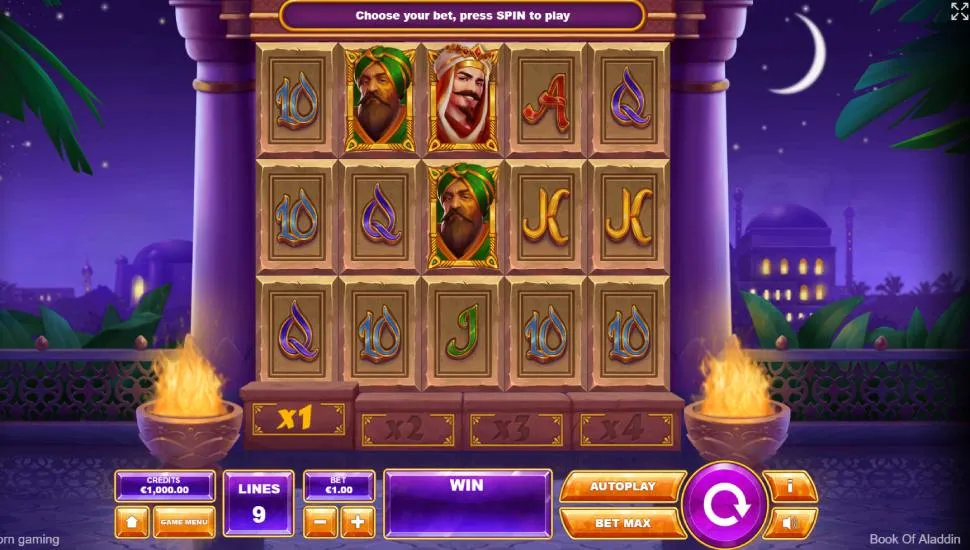Set wager with the Bet Max button

pos(622,523)
